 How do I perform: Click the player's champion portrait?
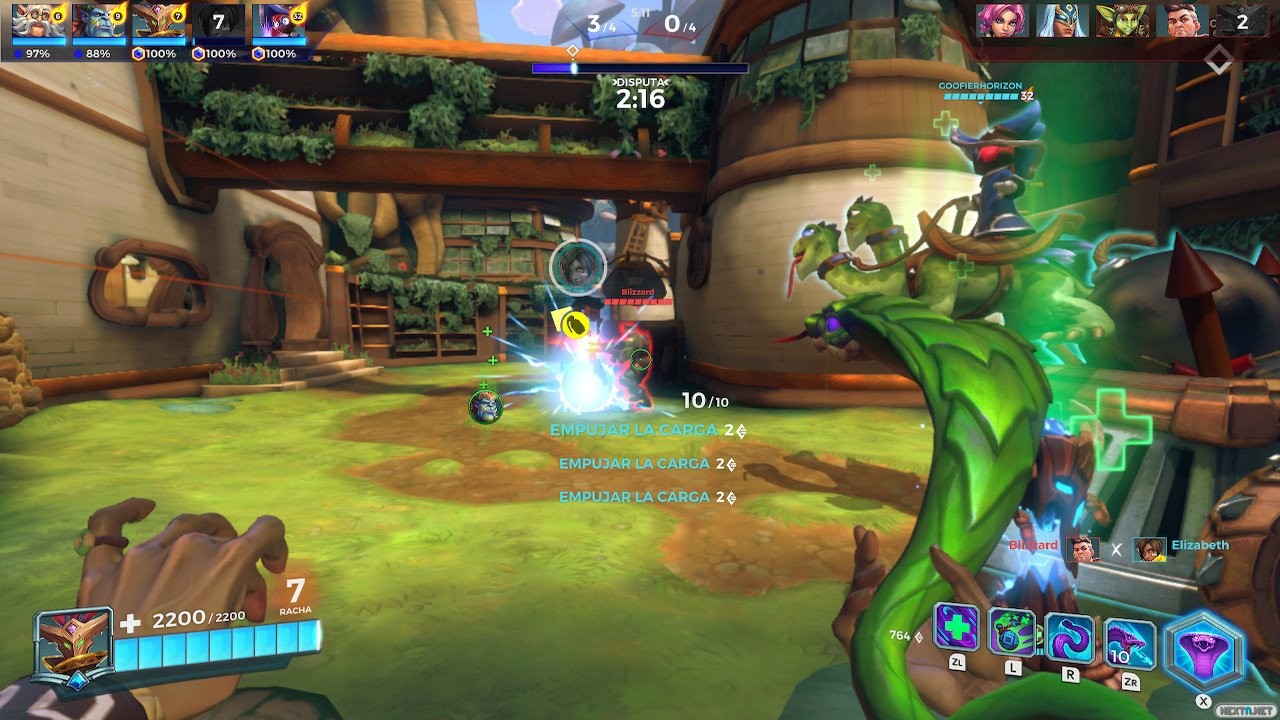click(x=73, y=645)
